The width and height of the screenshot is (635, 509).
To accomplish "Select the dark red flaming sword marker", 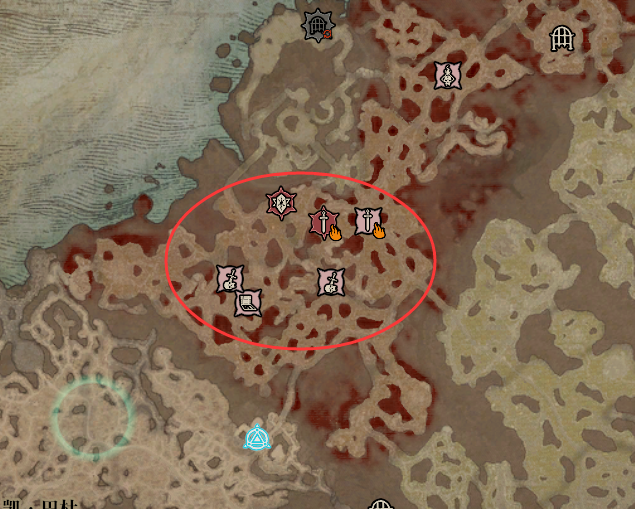I will (x=324, y=223).
